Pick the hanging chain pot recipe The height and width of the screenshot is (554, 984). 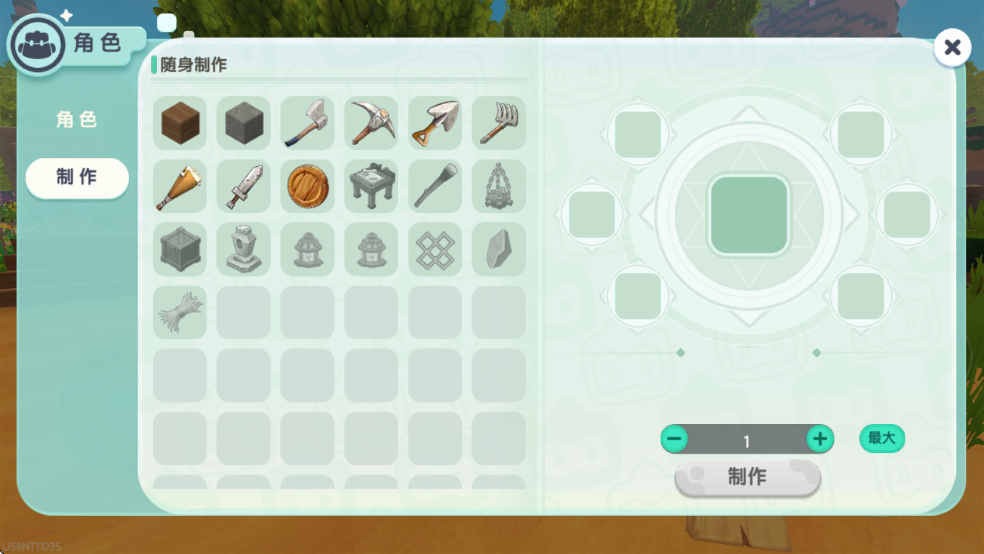(498, 186)
